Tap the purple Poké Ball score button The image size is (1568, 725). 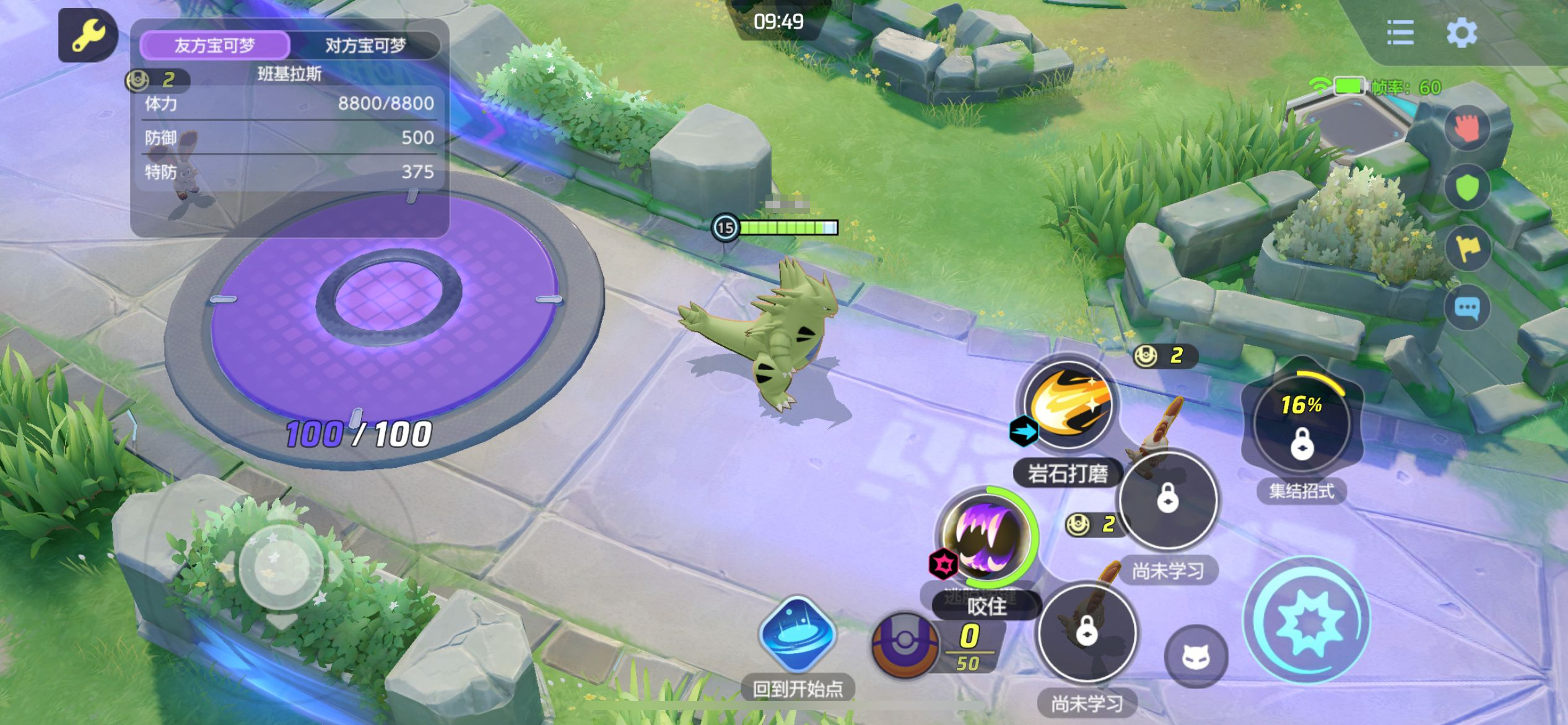(904, 644)
